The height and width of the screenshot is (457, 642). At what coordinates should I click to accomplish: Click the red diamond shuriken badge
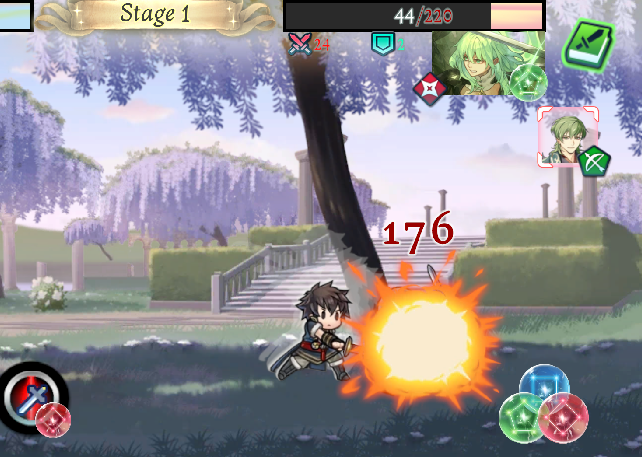pos(429,89)
